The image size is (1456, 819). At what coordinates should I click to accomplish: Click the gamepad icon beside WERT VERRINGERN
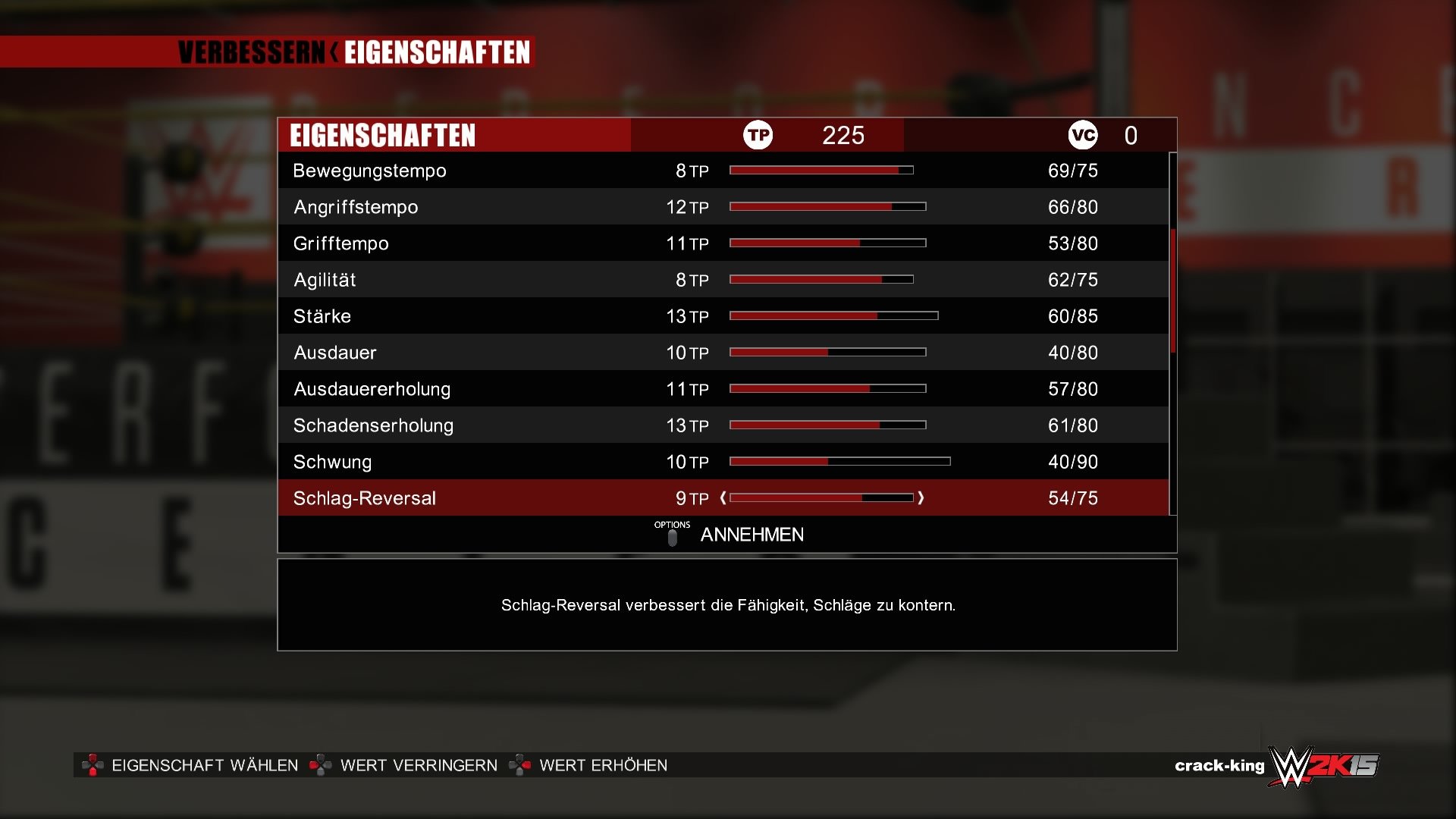(x=322, y=765)
